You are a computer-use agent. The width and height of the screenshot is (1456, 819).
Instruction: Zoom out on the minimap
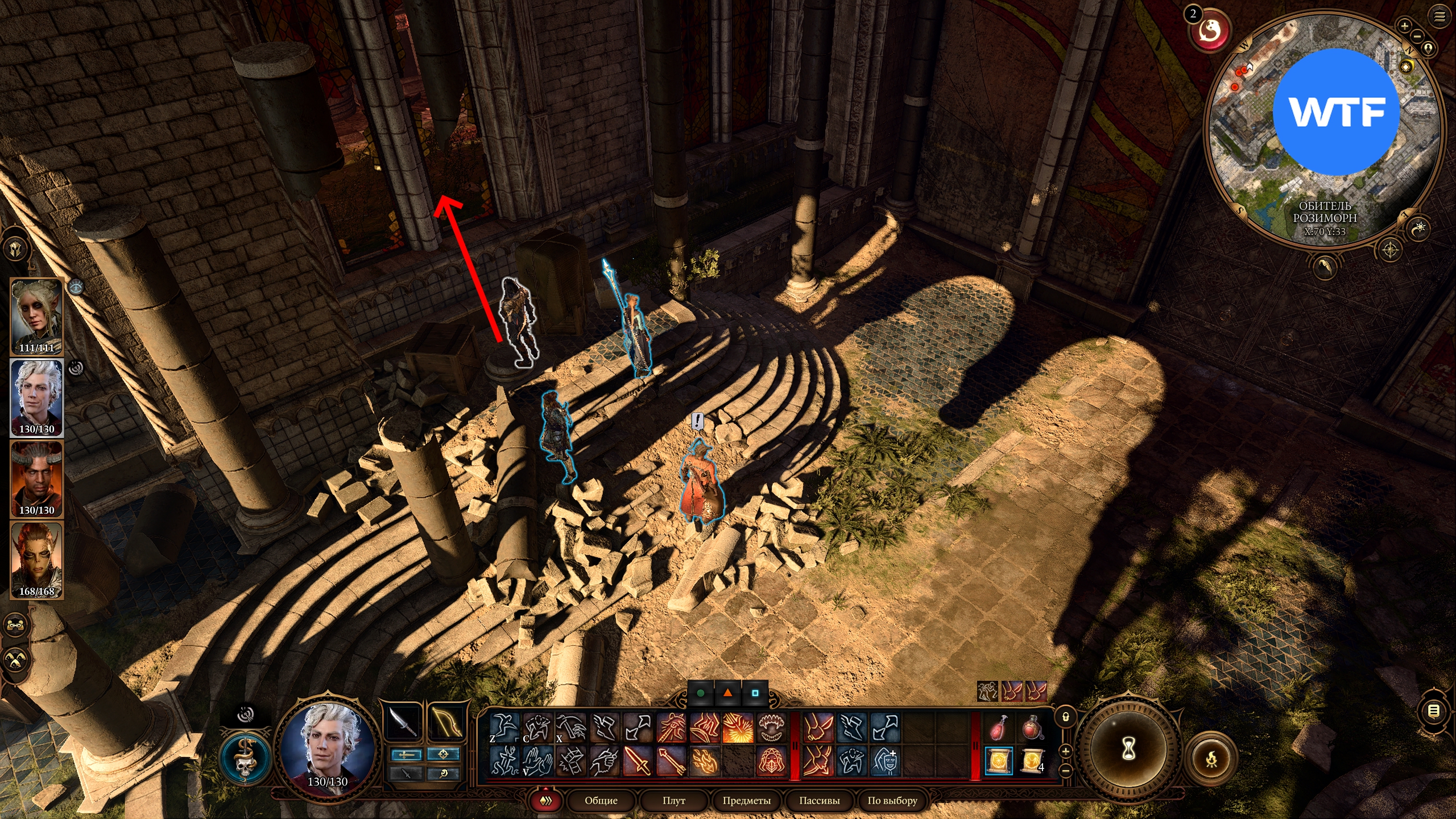click(x=1417, y=36)
